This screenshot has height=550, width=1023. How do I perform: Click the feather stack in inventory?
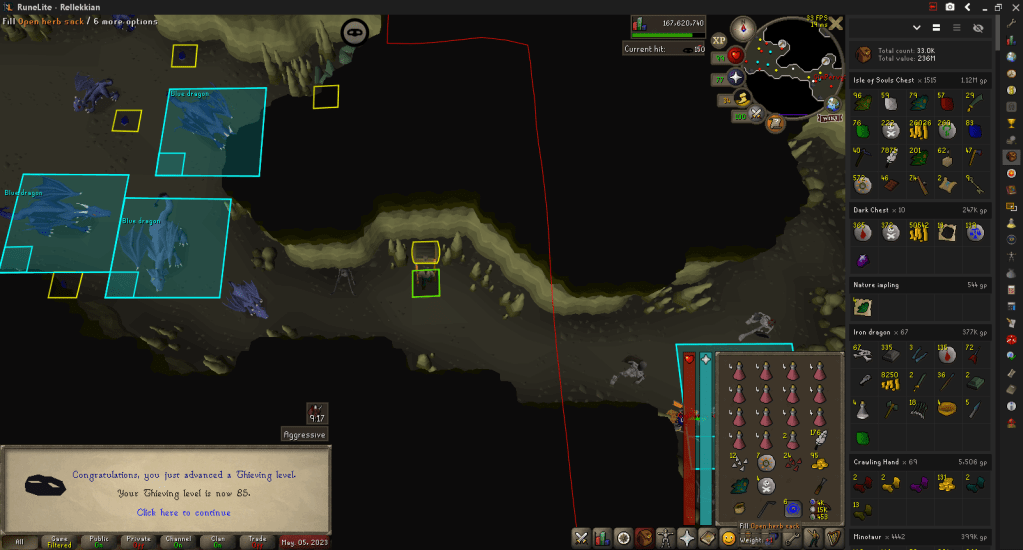pos(820,437)
